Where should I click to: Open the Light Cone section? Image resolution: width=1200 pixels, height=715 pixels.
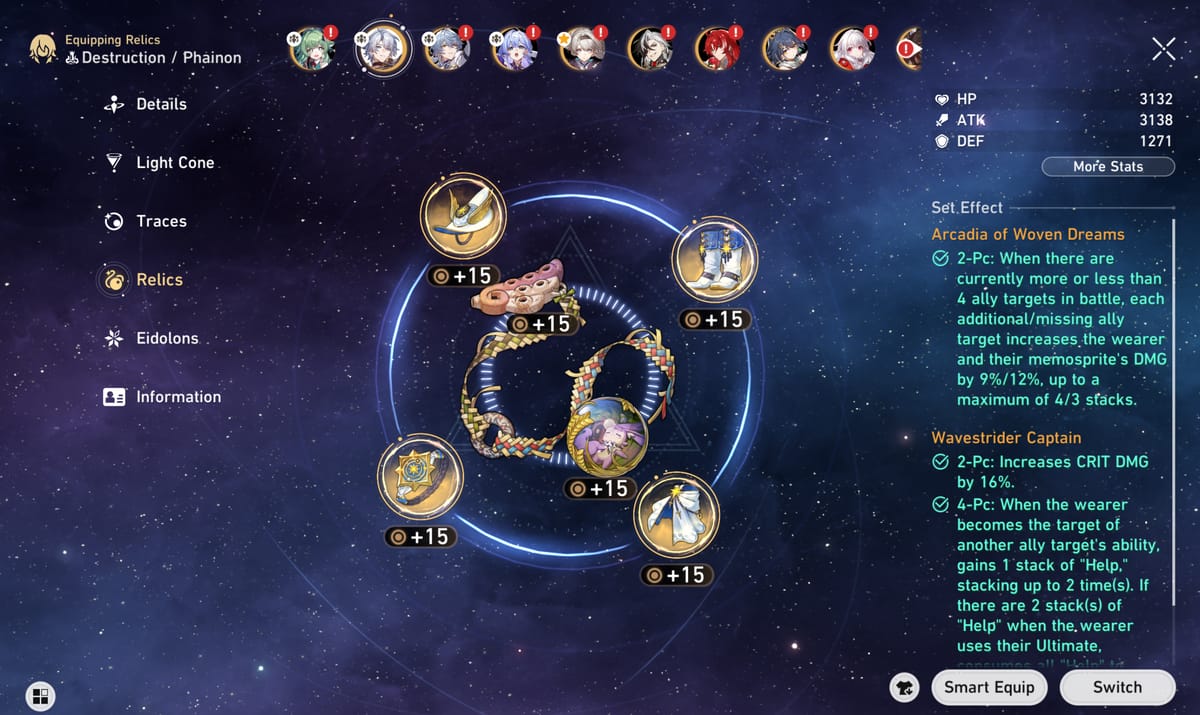tap(174, 162)
